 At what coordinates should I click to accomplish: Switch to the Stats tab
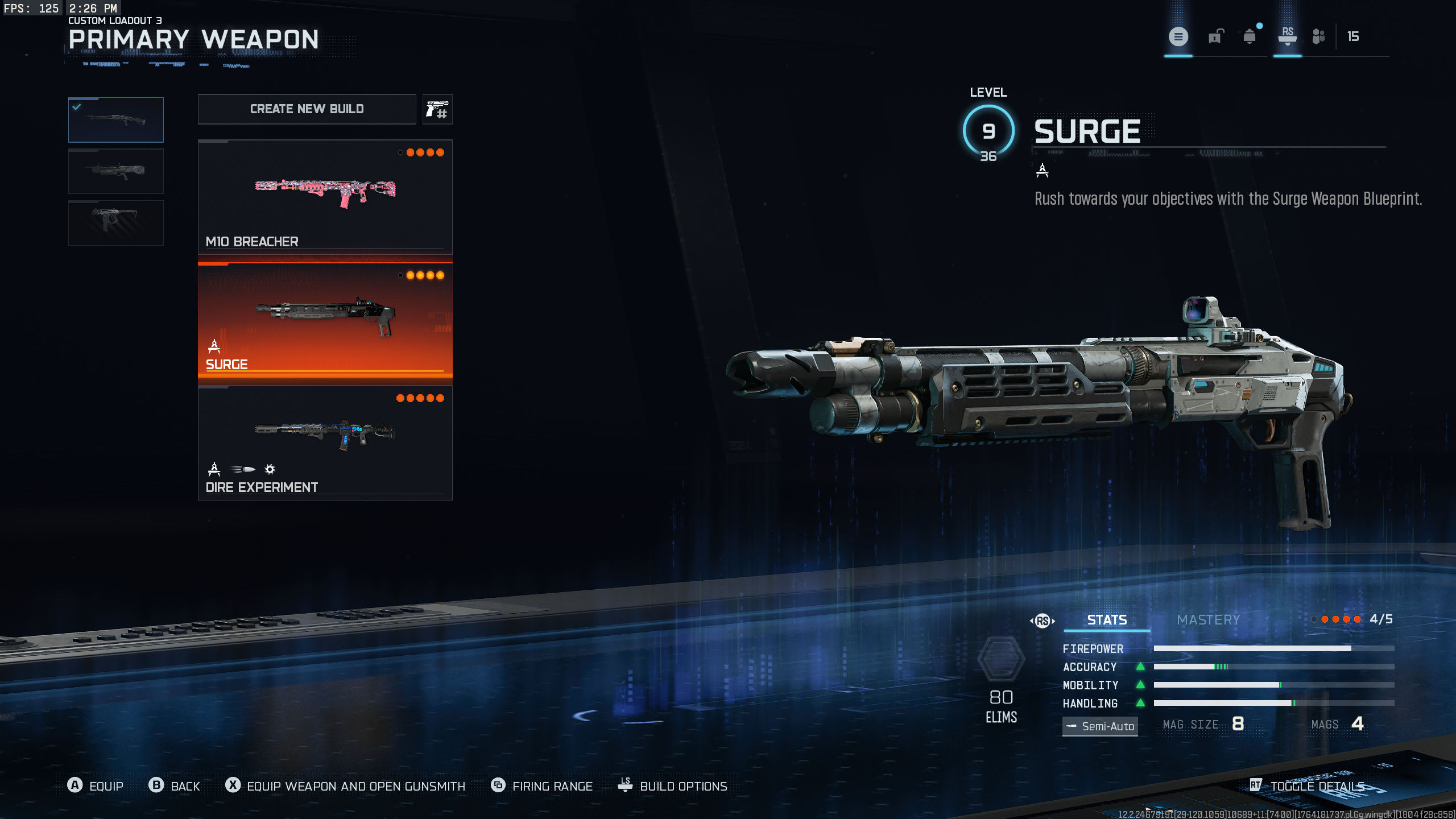(x=1106, y=620)
